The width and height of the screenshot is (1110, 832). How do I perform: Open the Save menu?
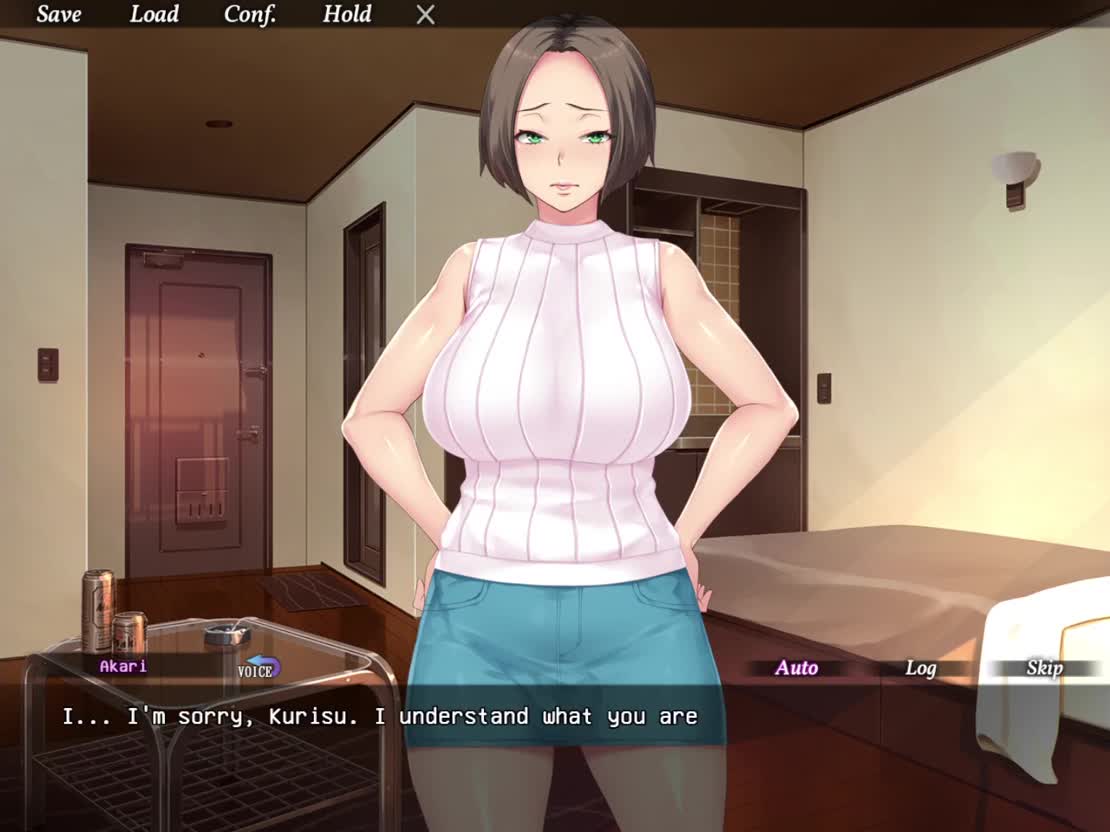click(59, 14)
